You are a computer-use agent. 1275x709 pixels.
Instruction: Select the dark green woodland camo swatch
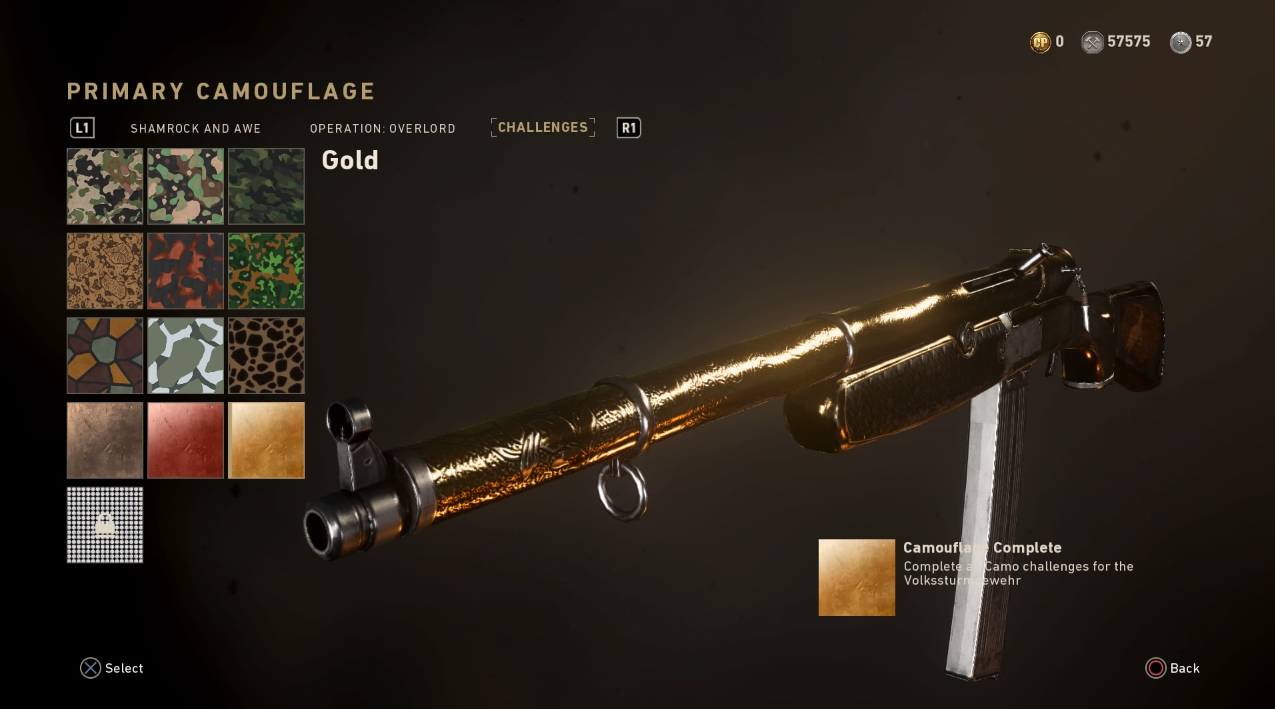coord(266,186)
